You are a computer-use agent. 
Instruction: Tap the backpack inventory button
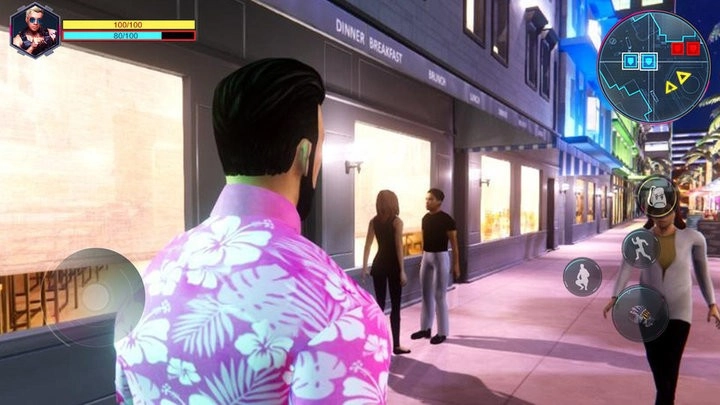tap(656, 196)
